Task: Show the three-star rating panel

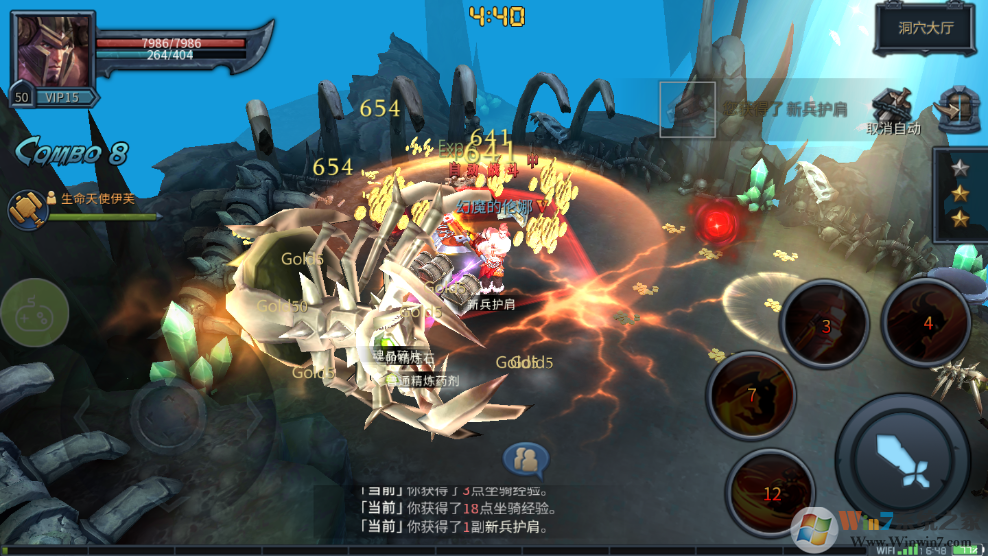Action: coord(960,192)
